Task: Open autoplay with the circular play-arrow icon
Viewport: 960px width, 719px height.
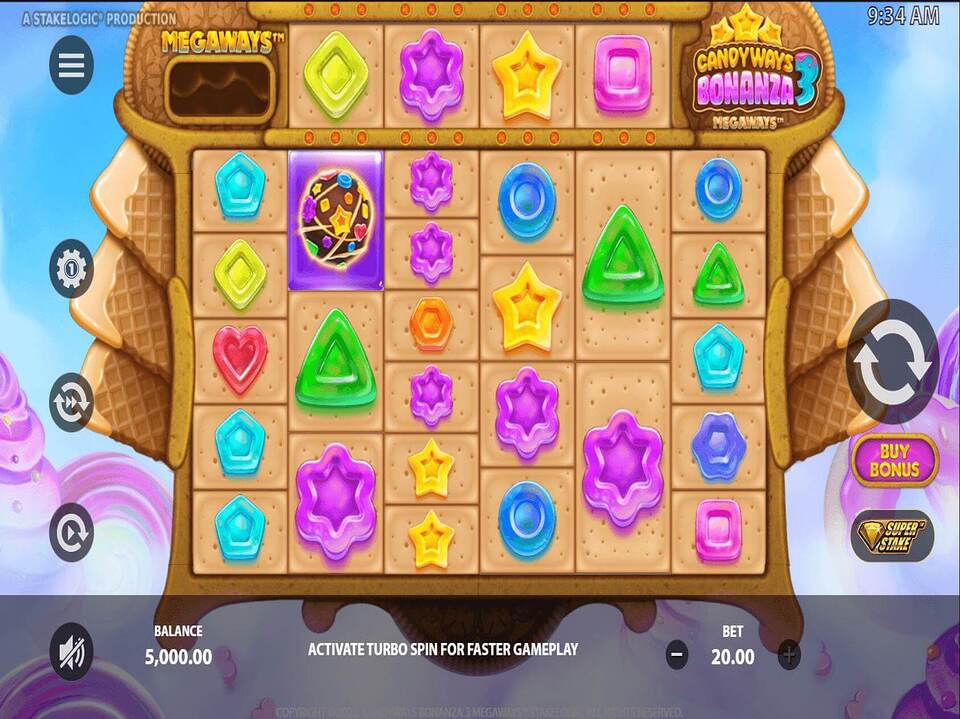Action: pyautogui.click(x=71, y=533)
